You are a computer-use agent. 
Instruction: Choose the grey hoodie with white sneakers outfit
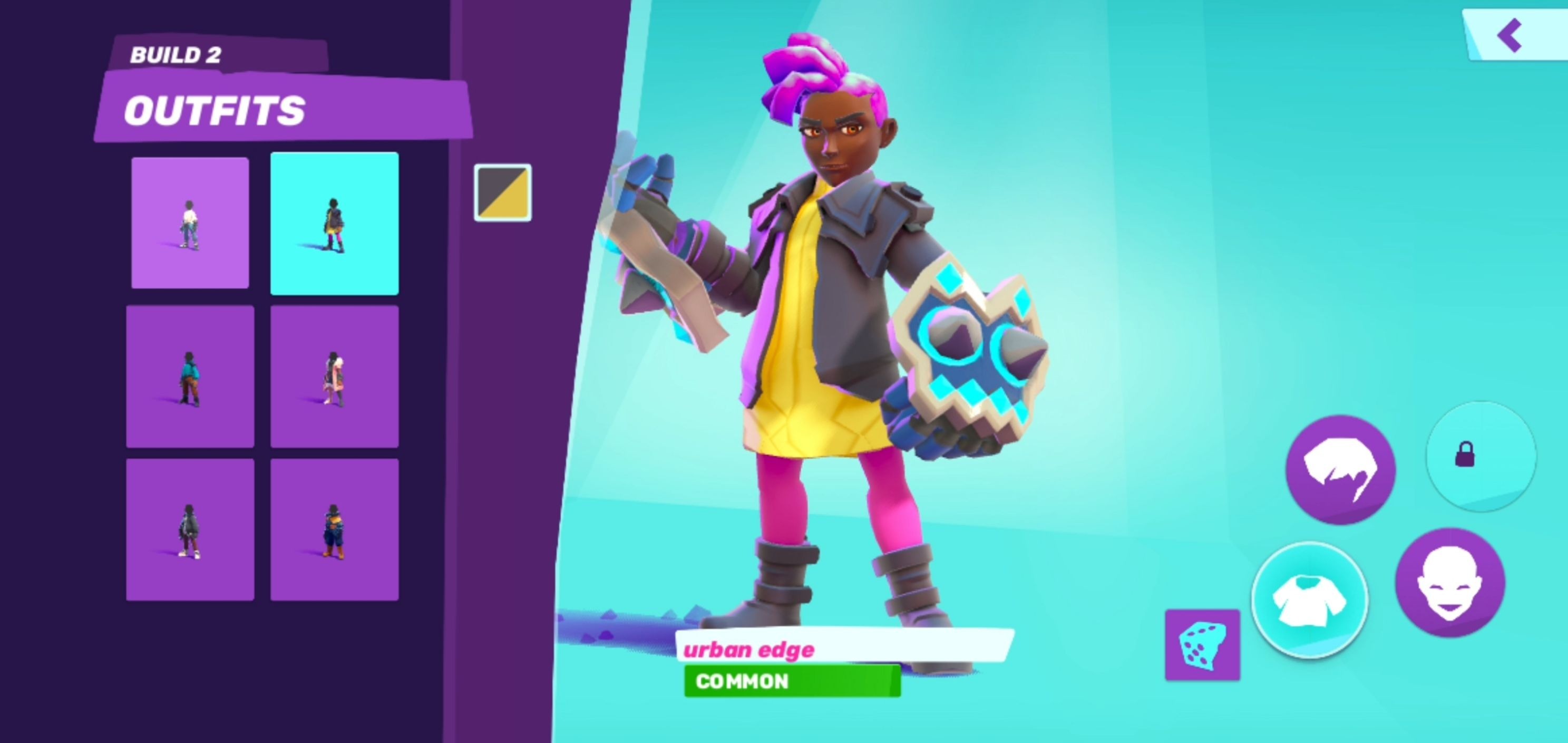tap(190, 529)
